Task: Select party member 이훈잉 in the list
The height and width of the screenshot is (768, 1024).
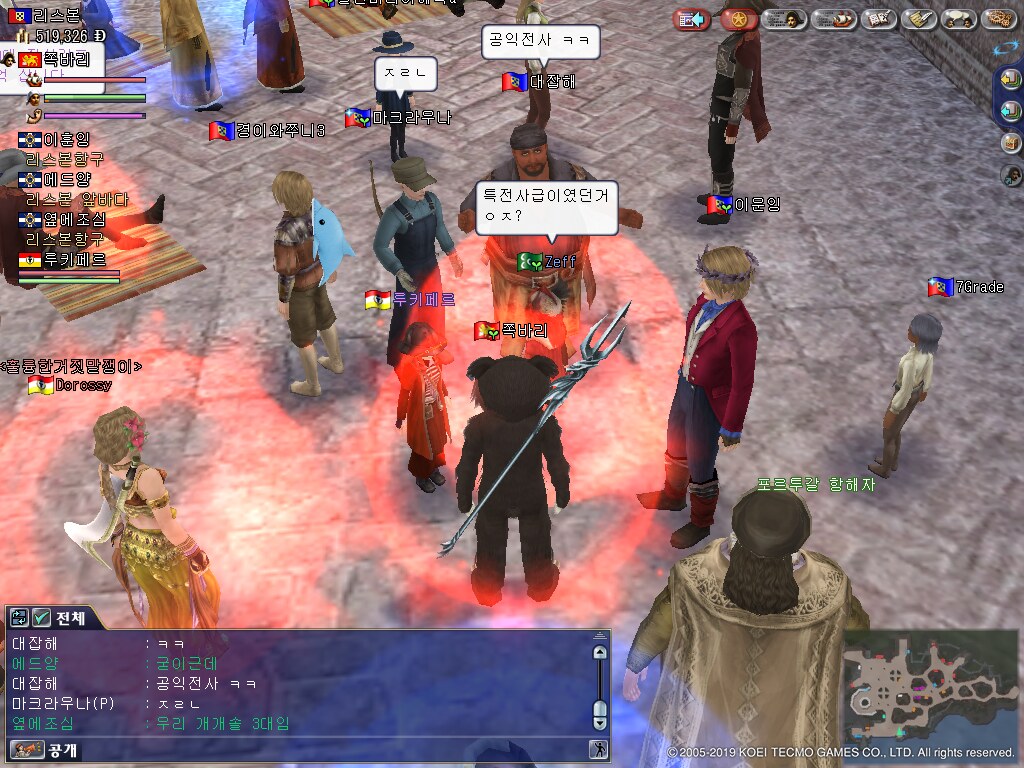Action: pyautogui.click(x=61, y=140)
